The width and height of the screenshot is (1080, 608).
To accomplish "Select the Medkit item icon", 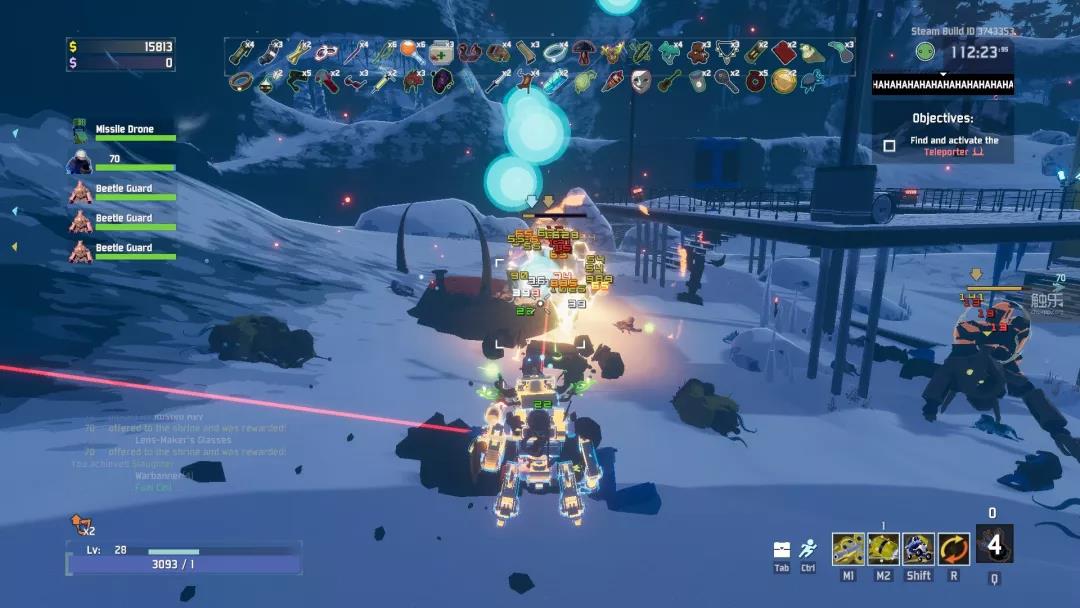I will 441,52.
